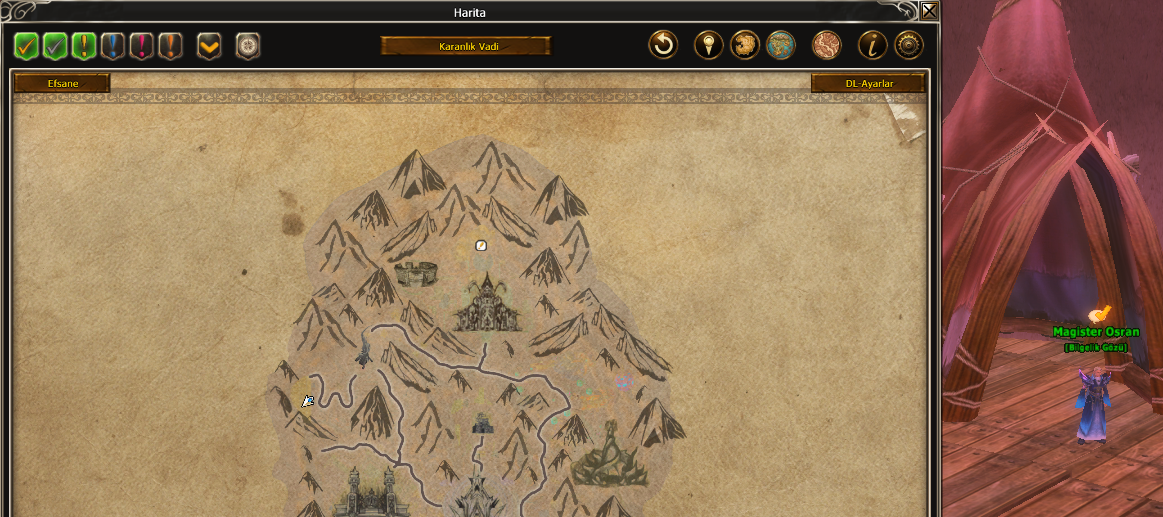Click the circular arrow reset button
Screen dimensions: 1163x517
click(662, 45)
